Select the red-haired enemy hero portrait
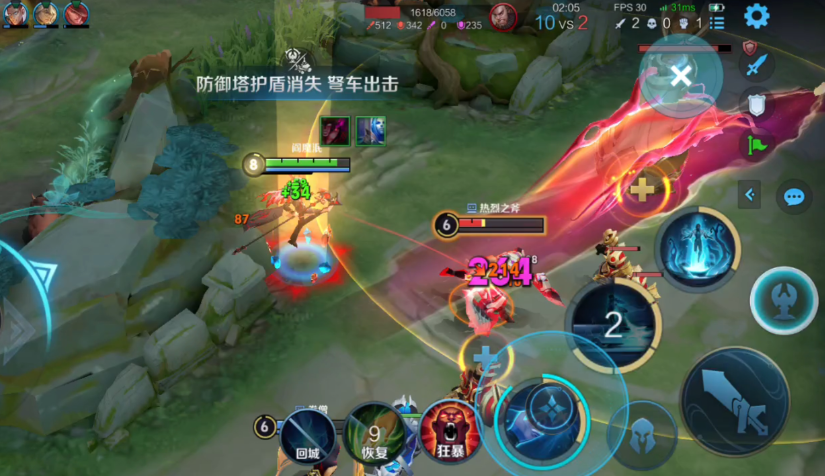825x476 pixels. (x=503, y=17)
